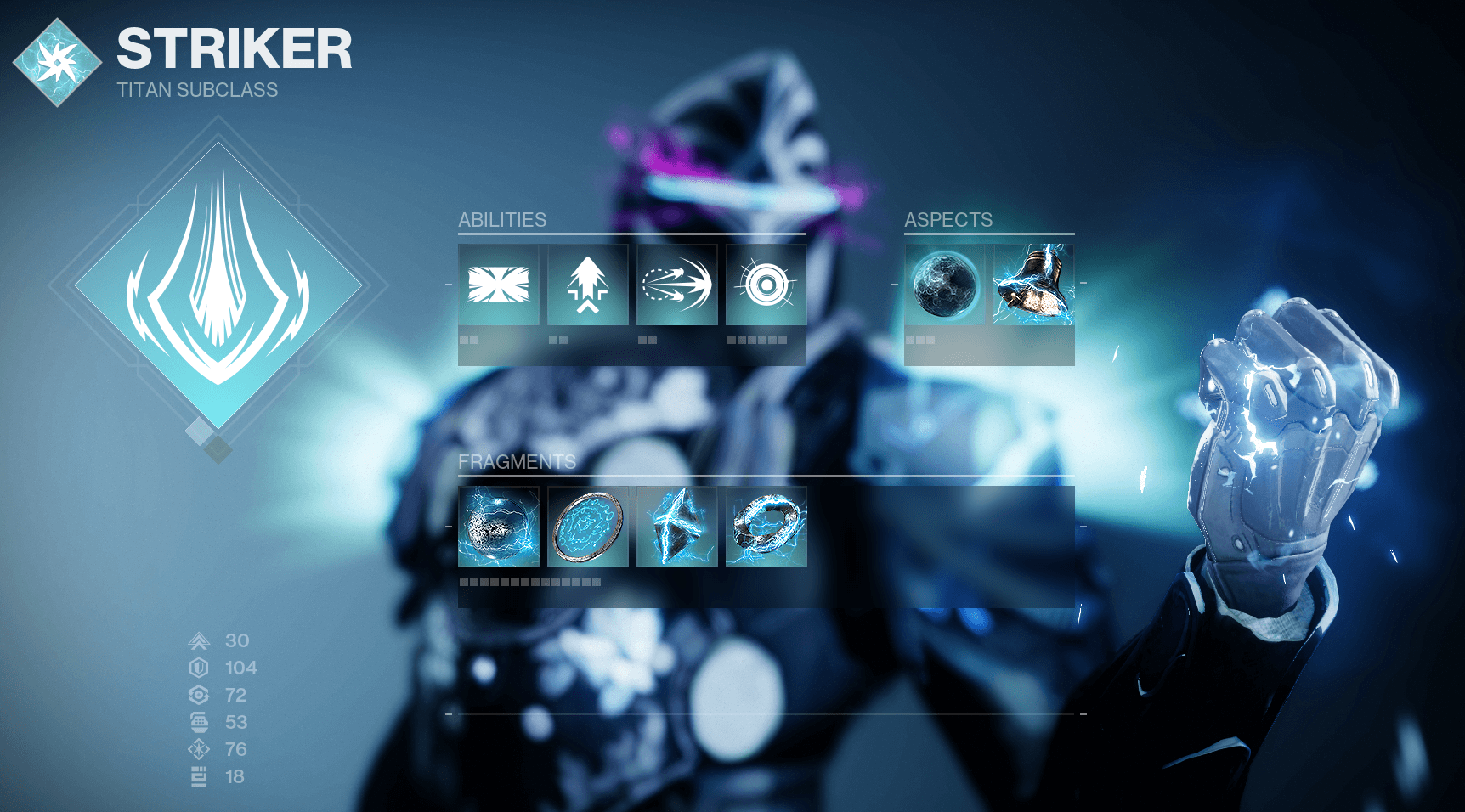Open the first Aspect slot

[945, 285]
